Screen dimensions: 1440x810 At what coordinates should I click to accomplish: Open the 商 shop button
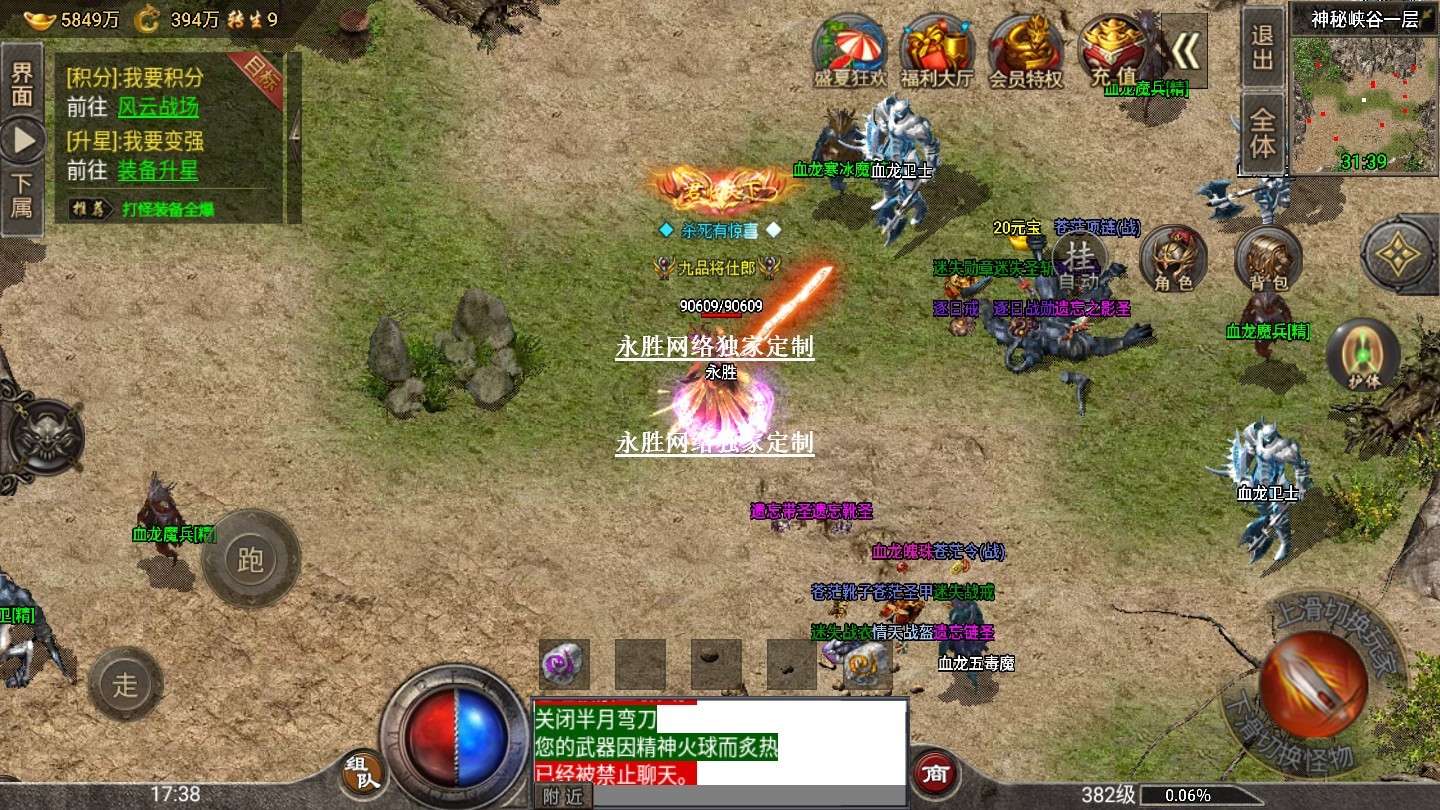tap(935, 772)
